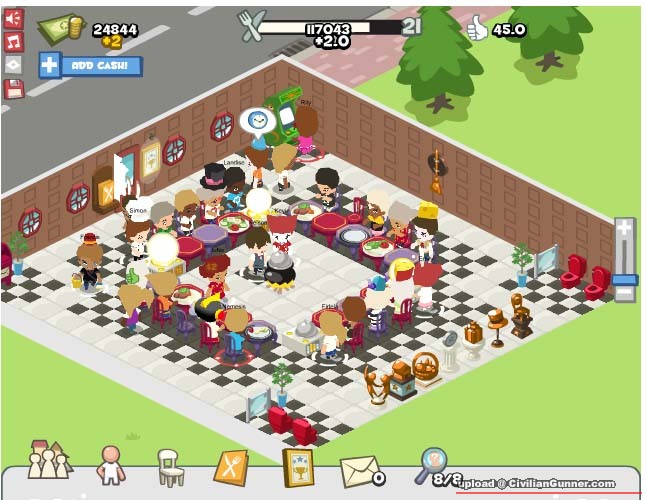This screenshot has height=500, width=647.
Task: Click the blue zoom slider handle
Action: [624, 279]
